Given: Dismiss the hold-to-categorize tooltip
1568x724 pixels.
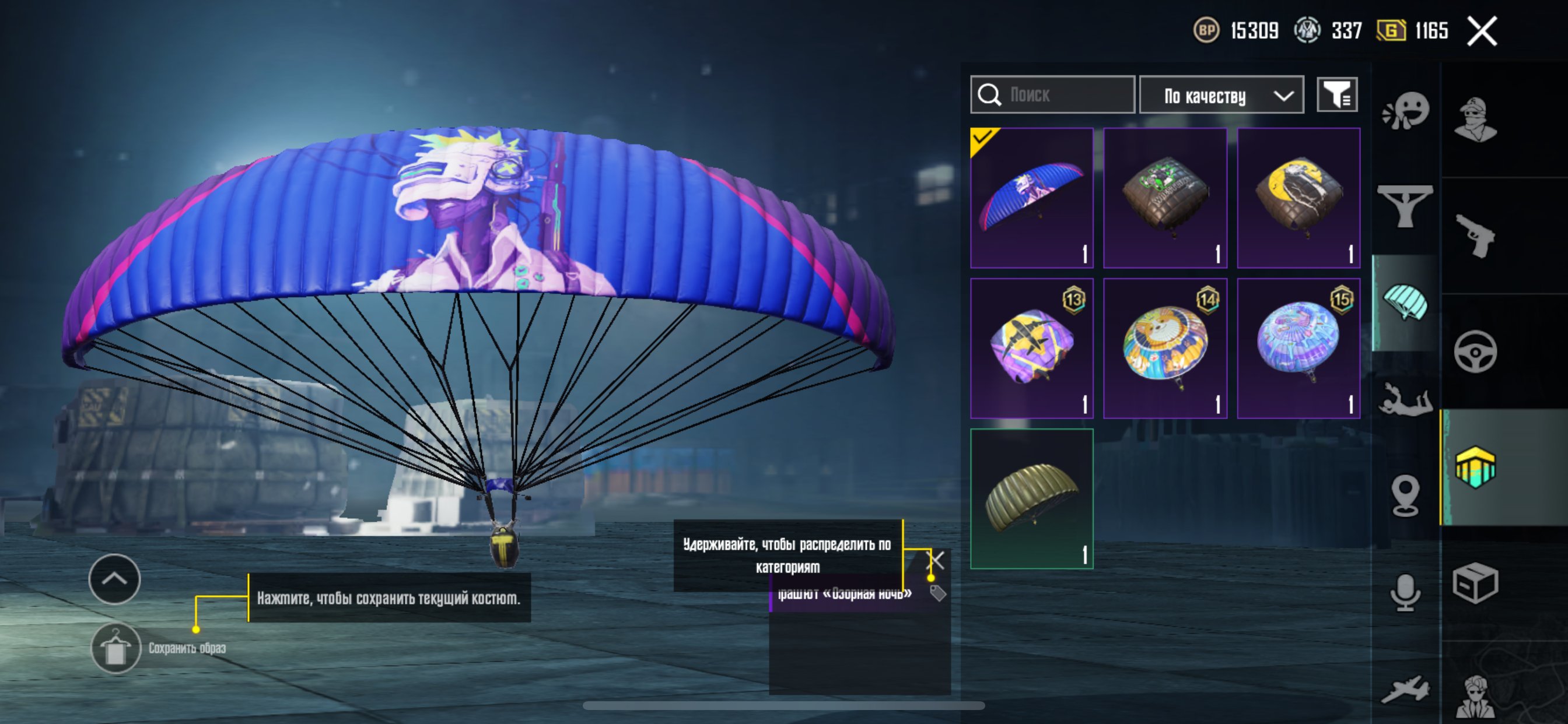Looking at the screenshot, I should [936, 560].
